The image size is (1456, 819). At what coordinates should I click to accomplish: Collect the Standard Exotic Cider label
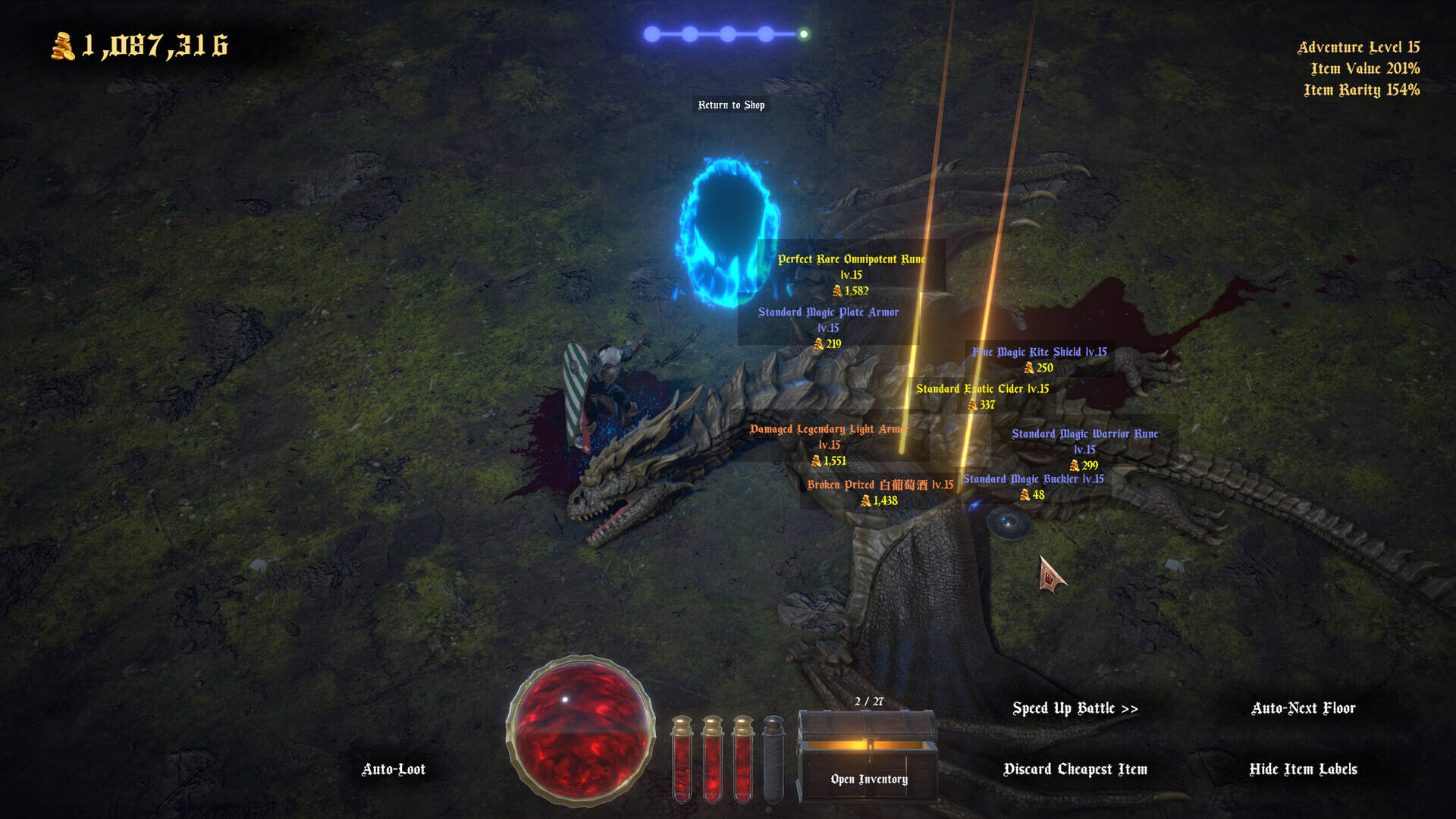click(982, 389)
